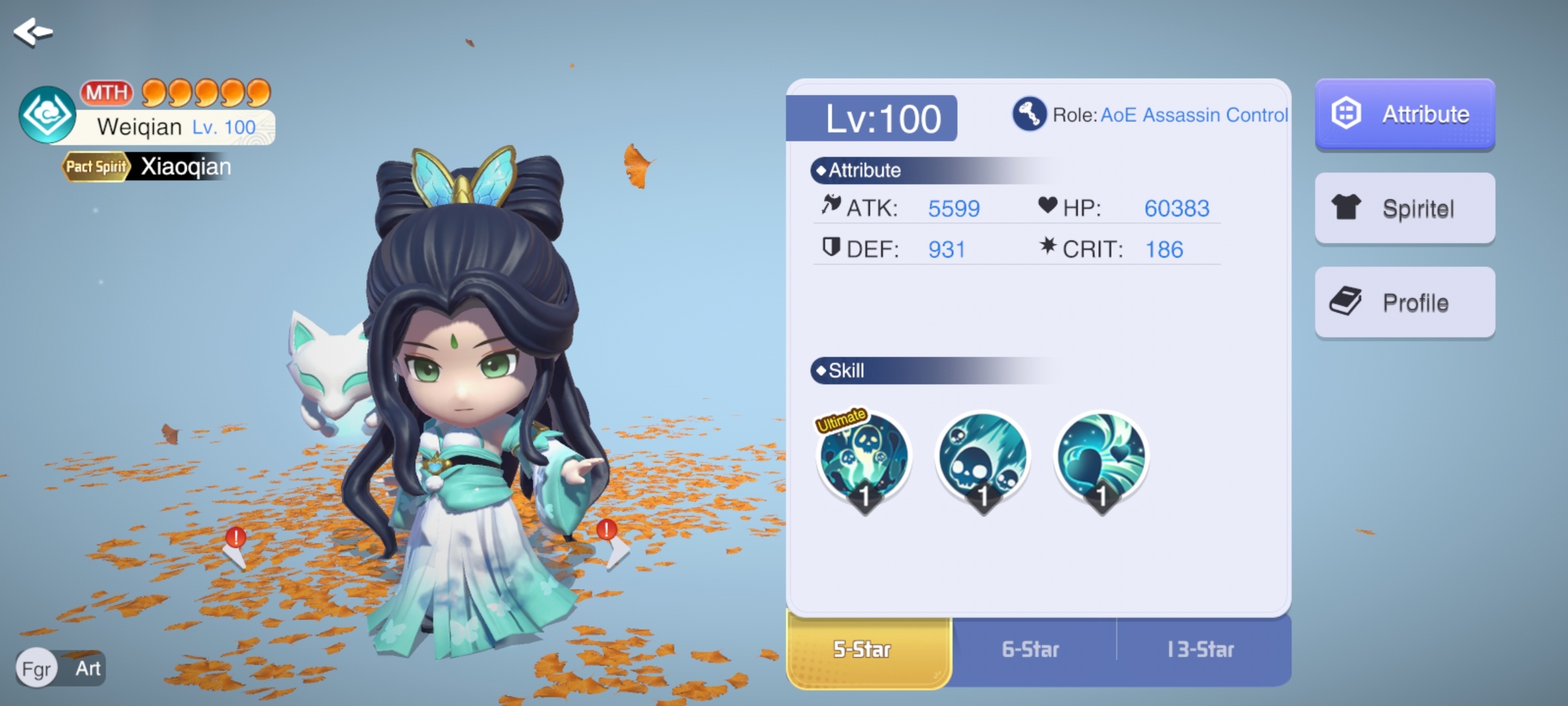Open the Attribute panel
Image resolution: width=1568 pixels, height=706 pixels.
(x=1405, y=114)
